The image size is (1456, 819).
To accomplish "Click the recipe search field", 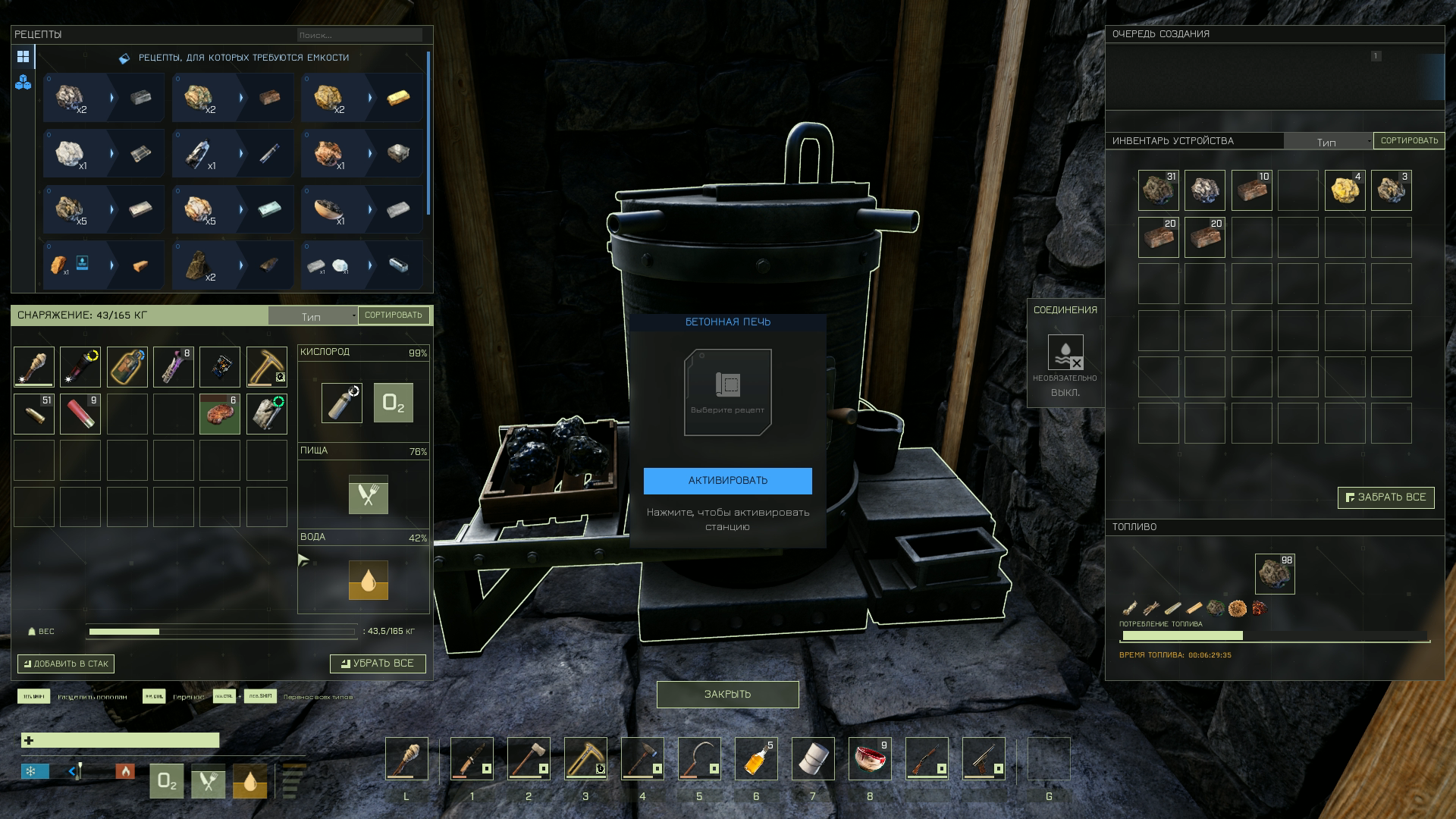I will click(359, 35).
